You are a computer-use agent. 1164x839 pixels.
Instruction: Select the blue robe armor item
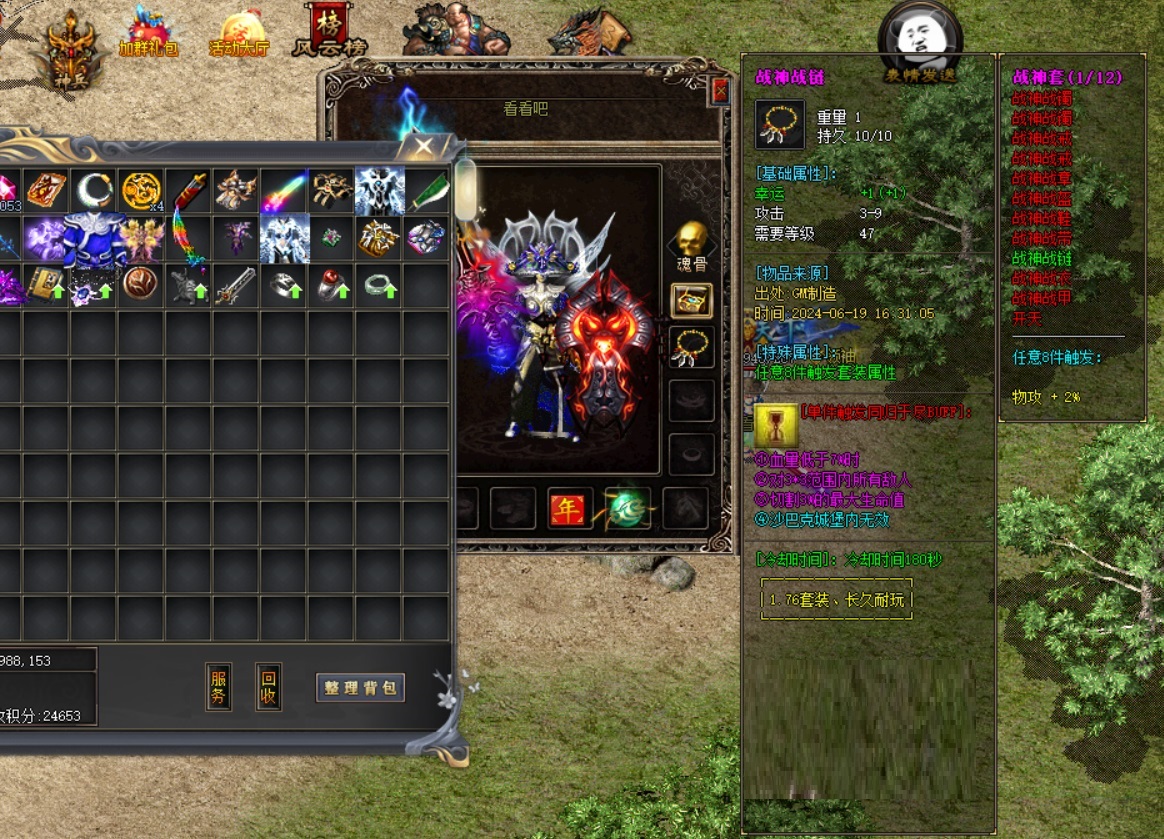(94, 238)
